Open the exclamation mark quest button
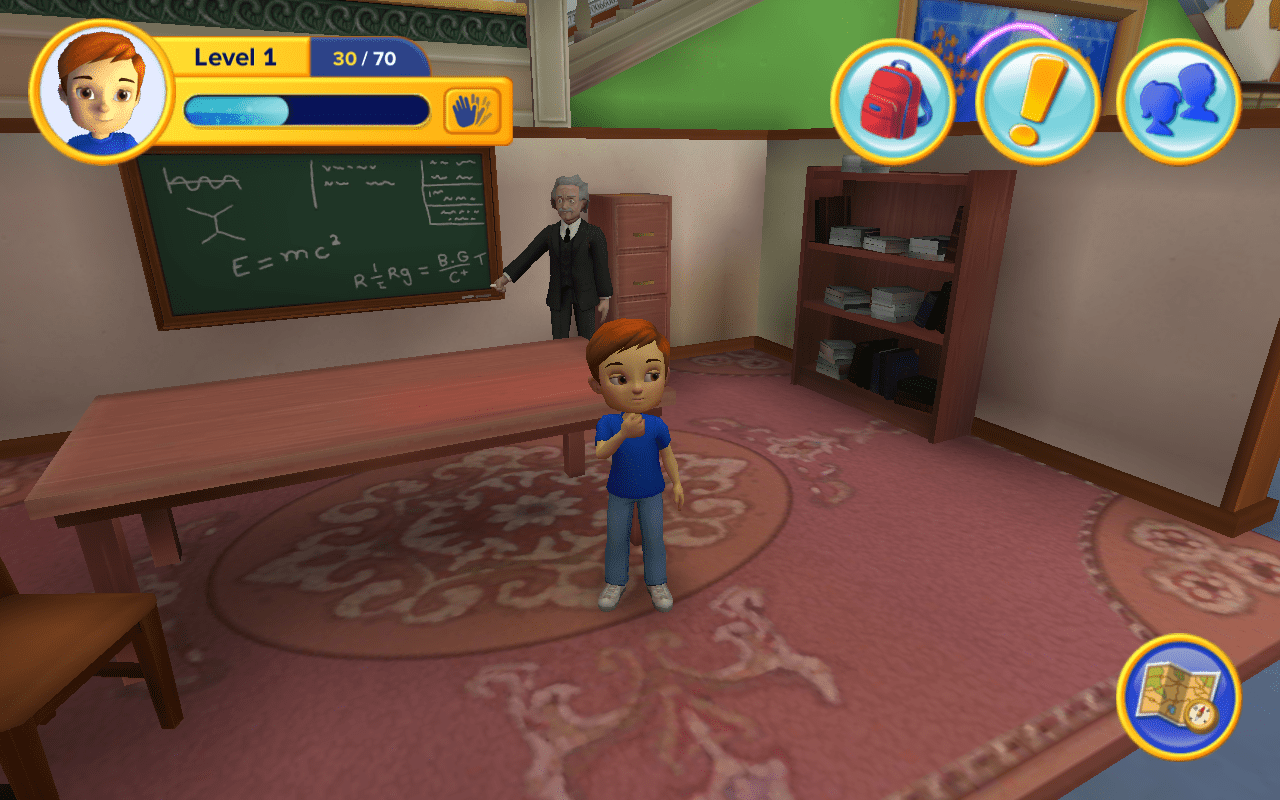Screen dimensions: 1280x800 click(1037, 101)
